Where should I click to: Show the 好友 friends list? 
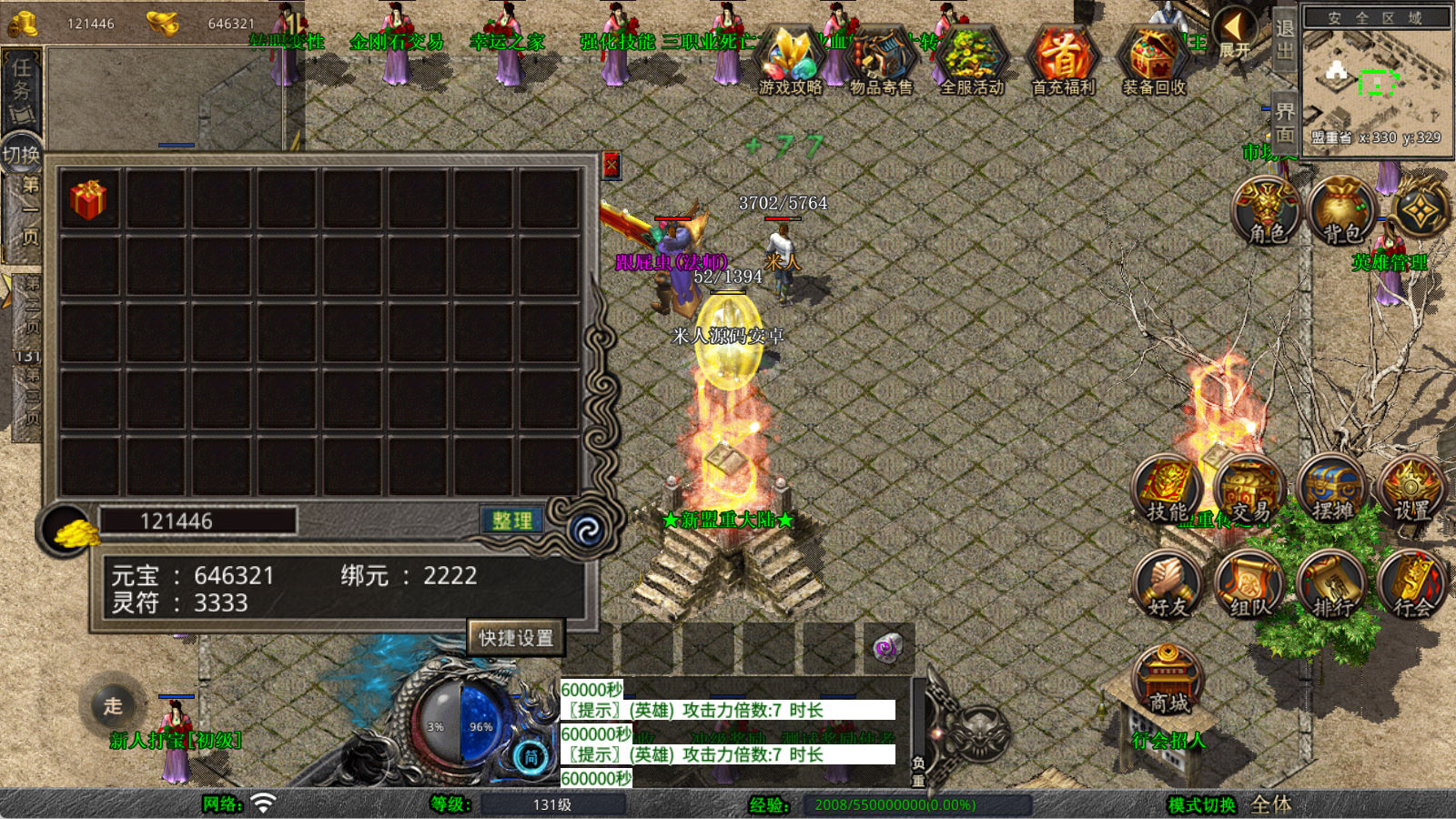1168,585
